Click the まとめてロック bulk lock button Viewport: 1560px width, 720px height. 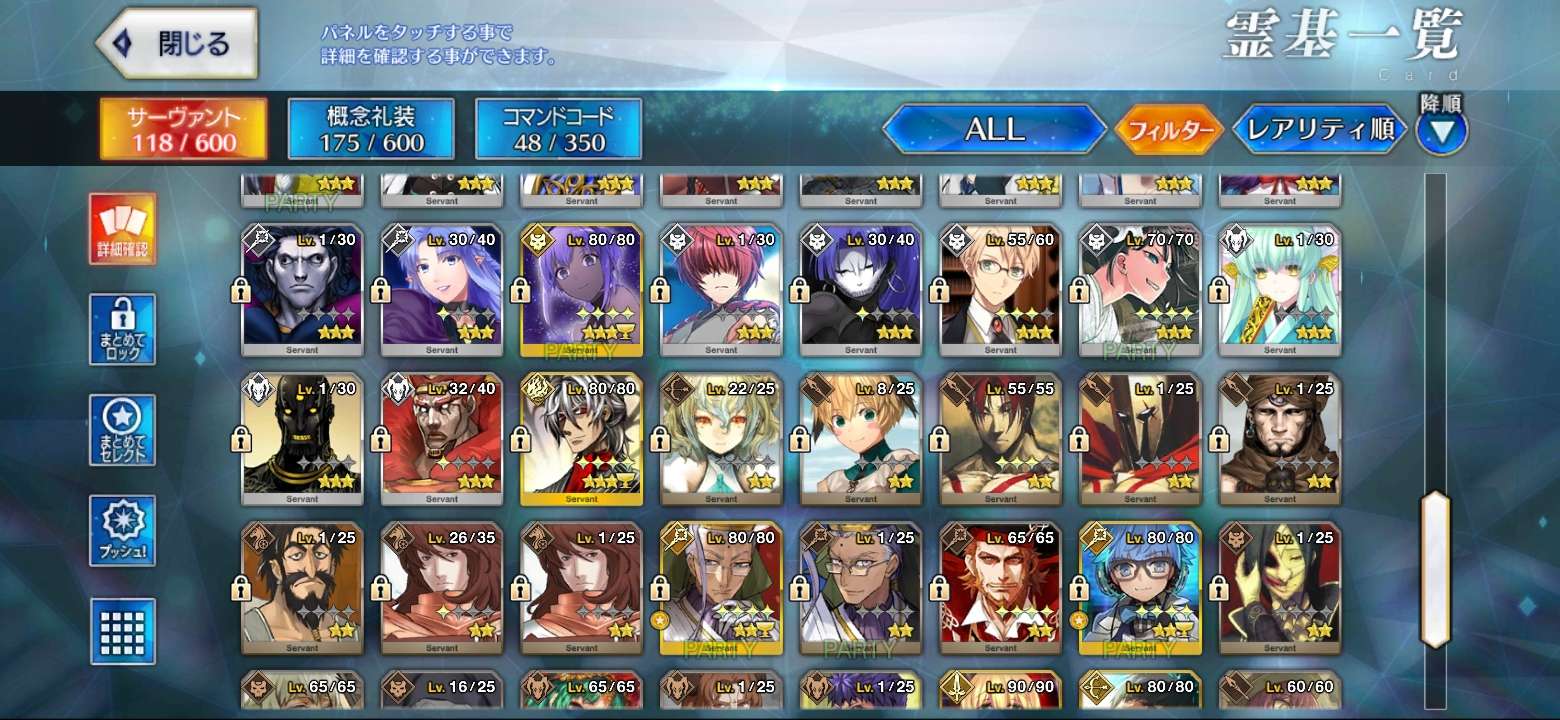122,329
